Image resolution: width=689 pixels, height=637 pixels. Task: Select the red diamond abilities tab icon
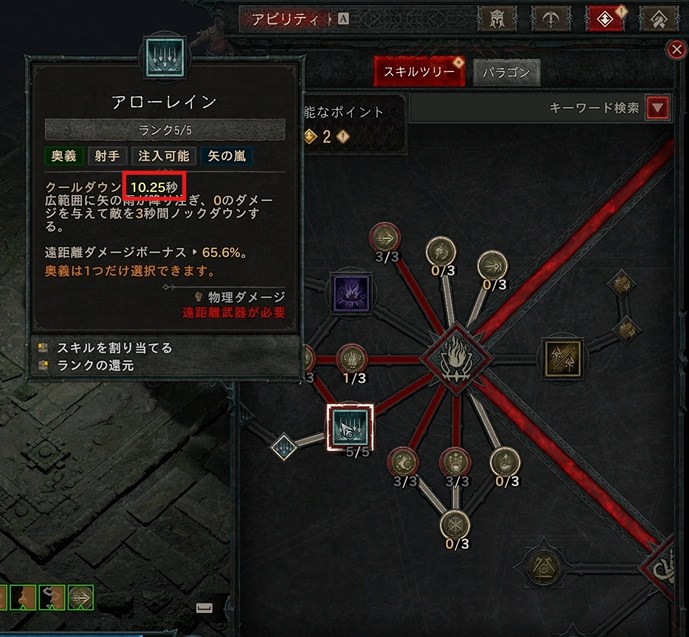point(604,18)
